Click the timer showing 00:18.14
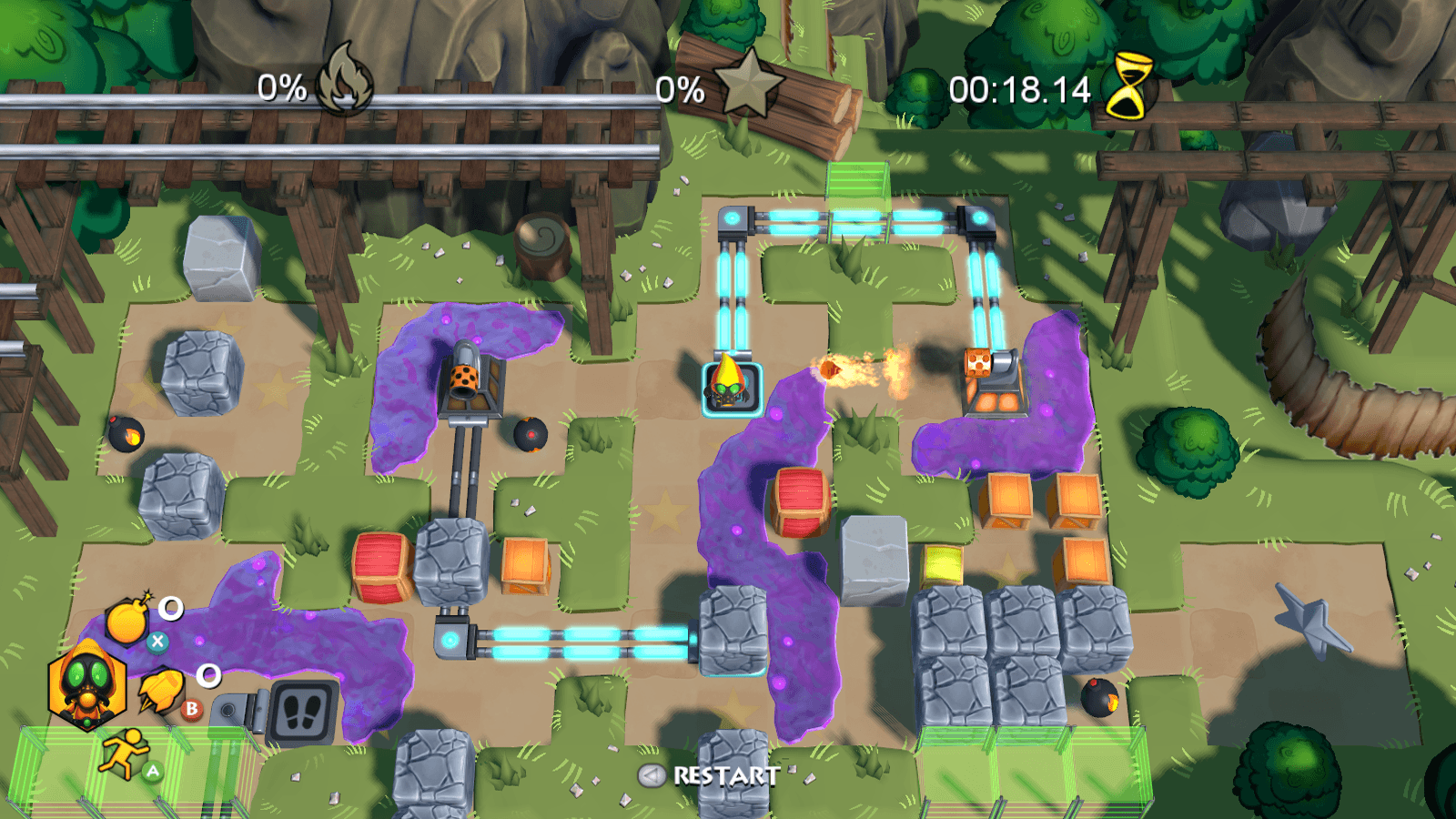This screenshot has height=819, width=1456. pos(1017,89)
